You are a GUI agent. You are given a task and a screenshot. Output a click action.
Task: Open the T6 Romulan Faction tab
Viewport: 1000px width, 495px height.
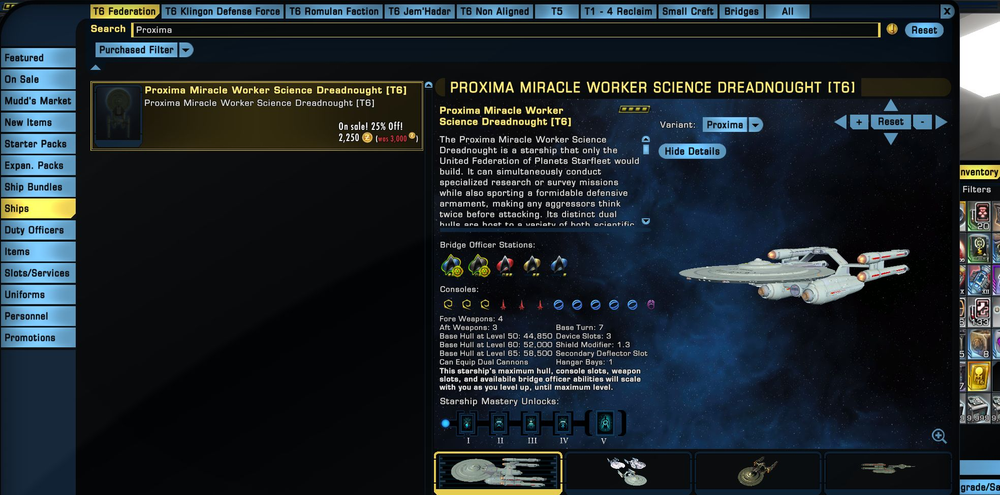(334, 12)
